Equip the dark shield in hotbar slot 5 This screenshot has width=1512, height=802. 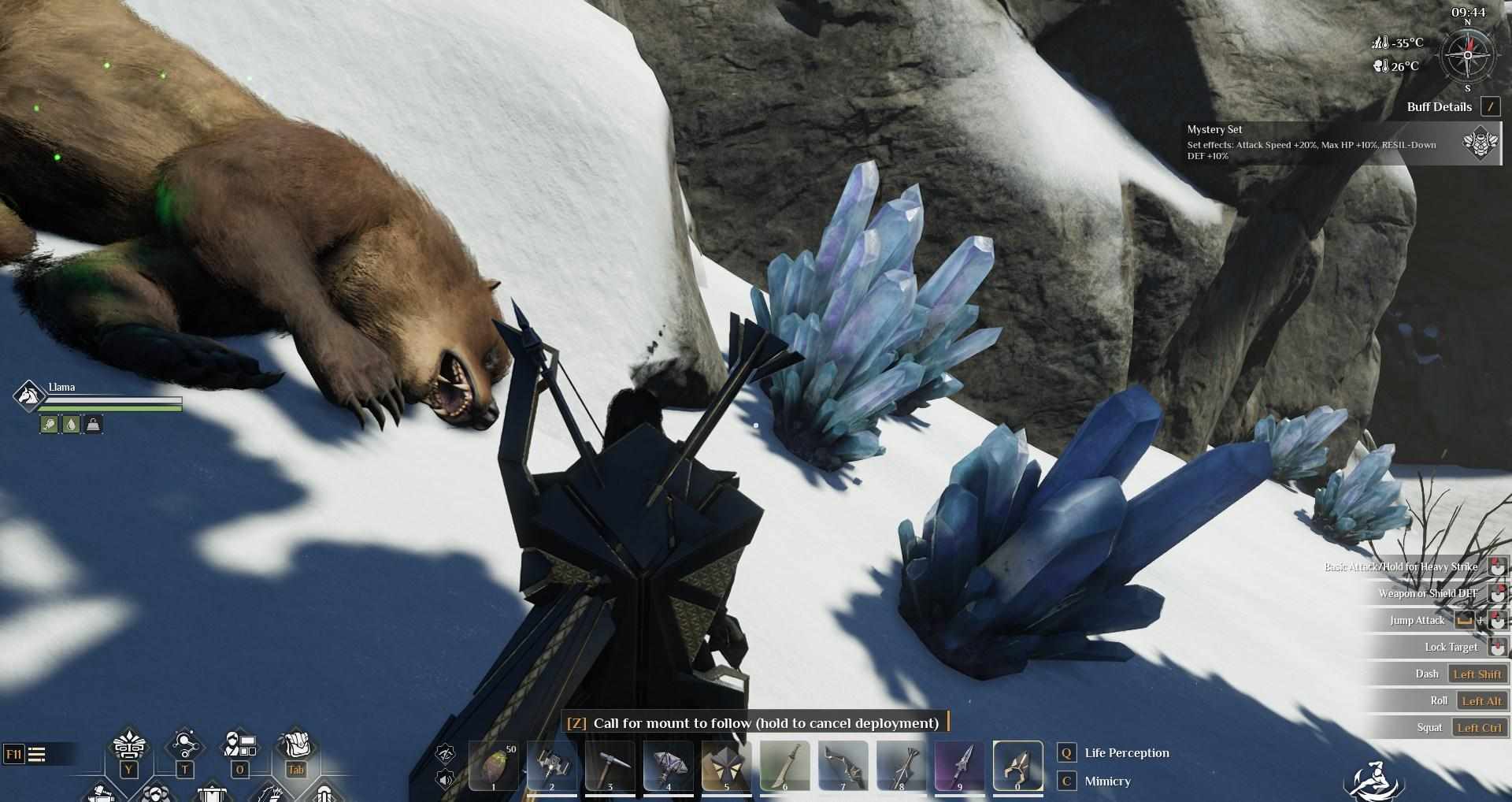click(x=727, y=765)
